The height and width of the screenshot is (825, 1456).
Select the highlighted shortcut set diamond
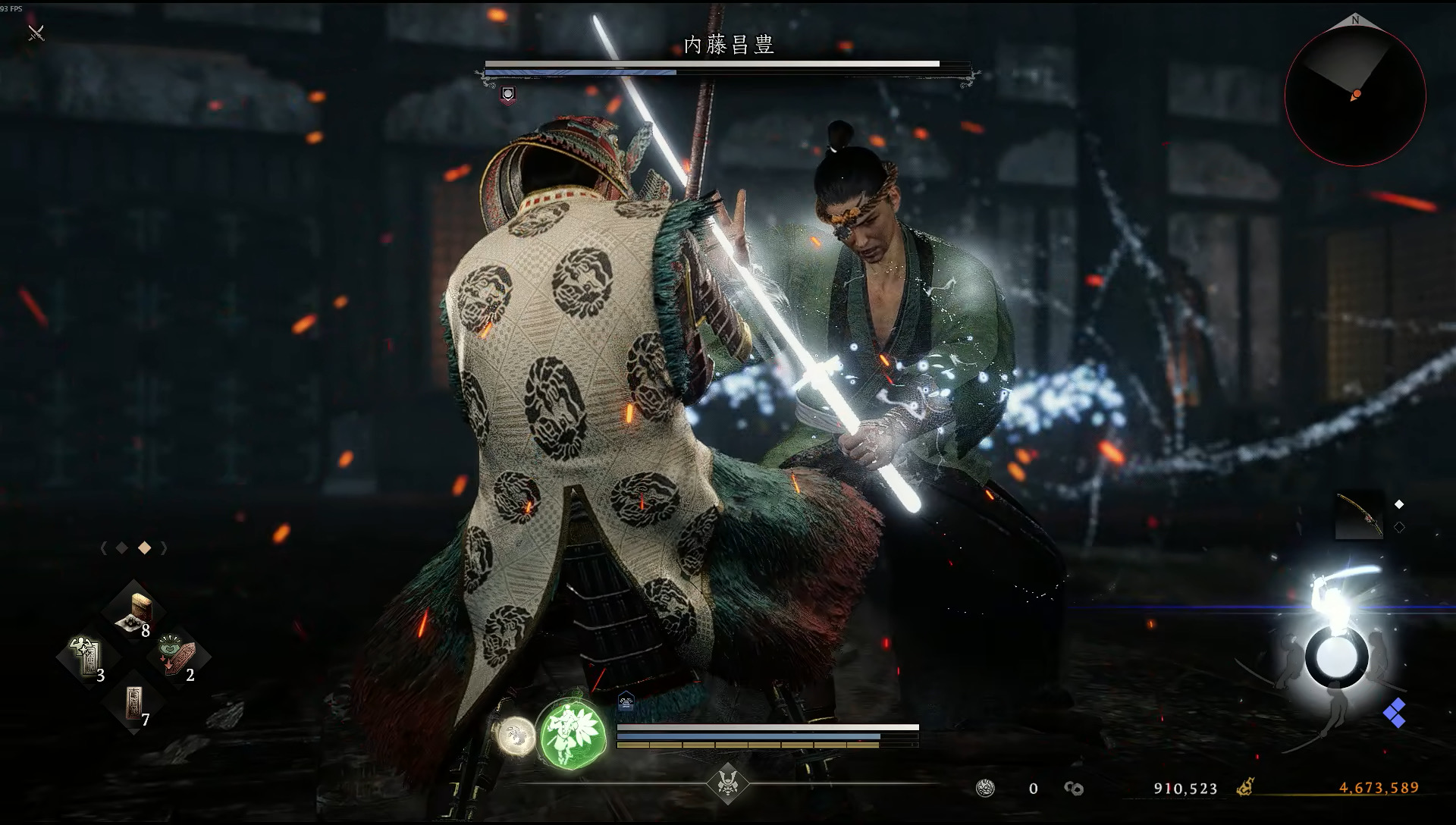tap(144, 547)
